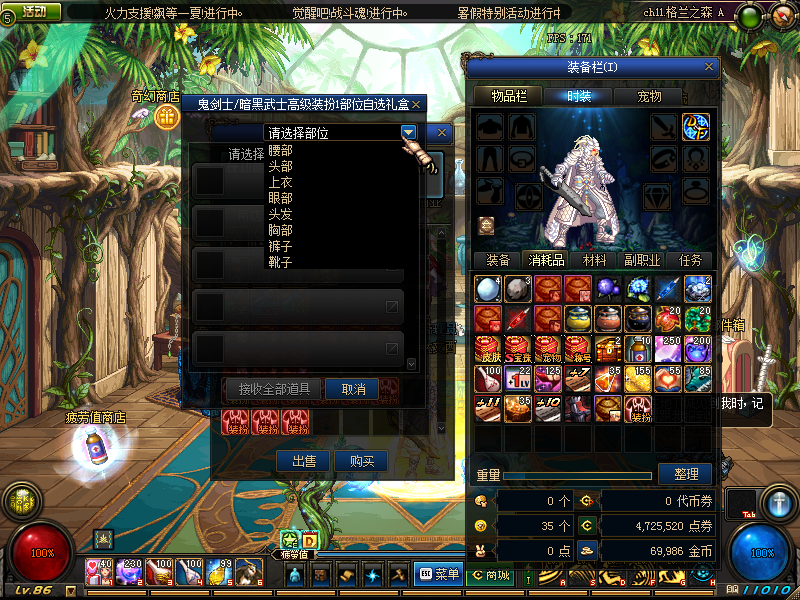This screenshot has height=600, width=800.
Task: Select 头部 in the dropdown list
Action: (281, 167)
